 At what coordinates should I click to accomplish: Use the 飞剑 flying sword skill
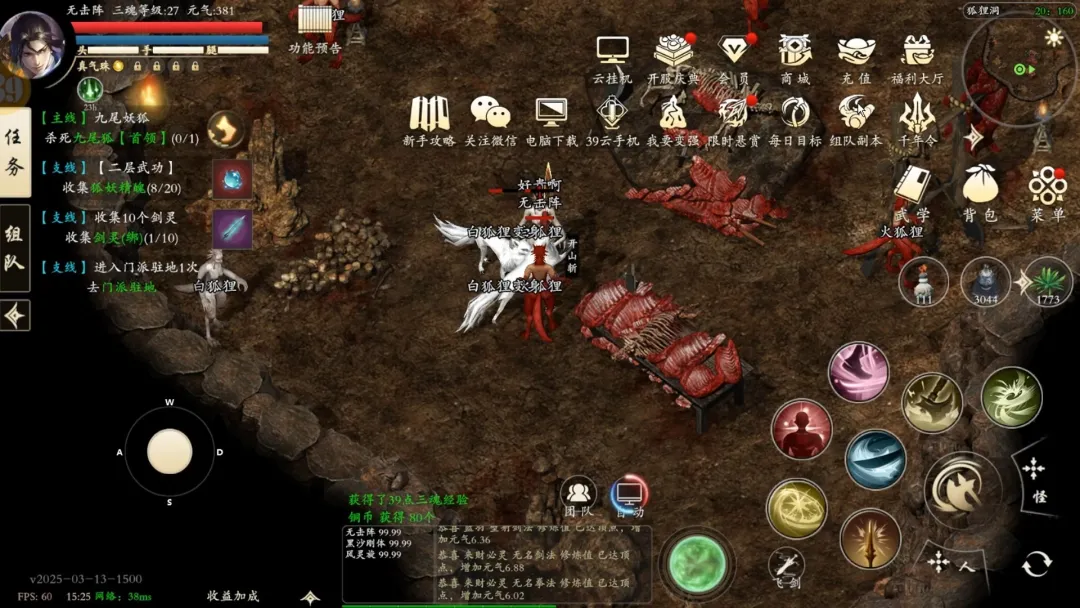click(787, 564)
